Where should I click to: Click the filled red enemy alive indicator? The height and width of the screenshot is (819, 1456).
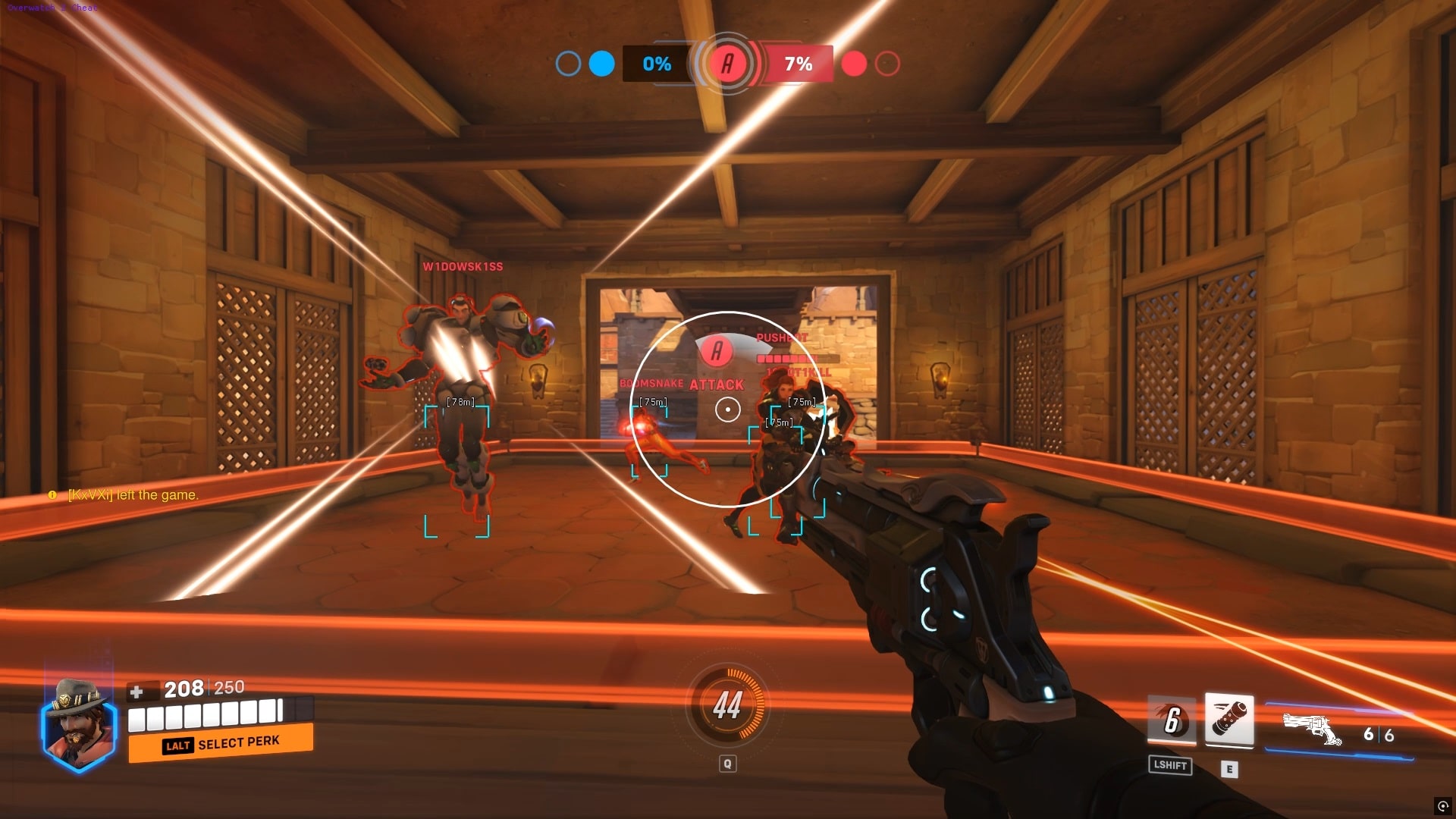point(855,65)
